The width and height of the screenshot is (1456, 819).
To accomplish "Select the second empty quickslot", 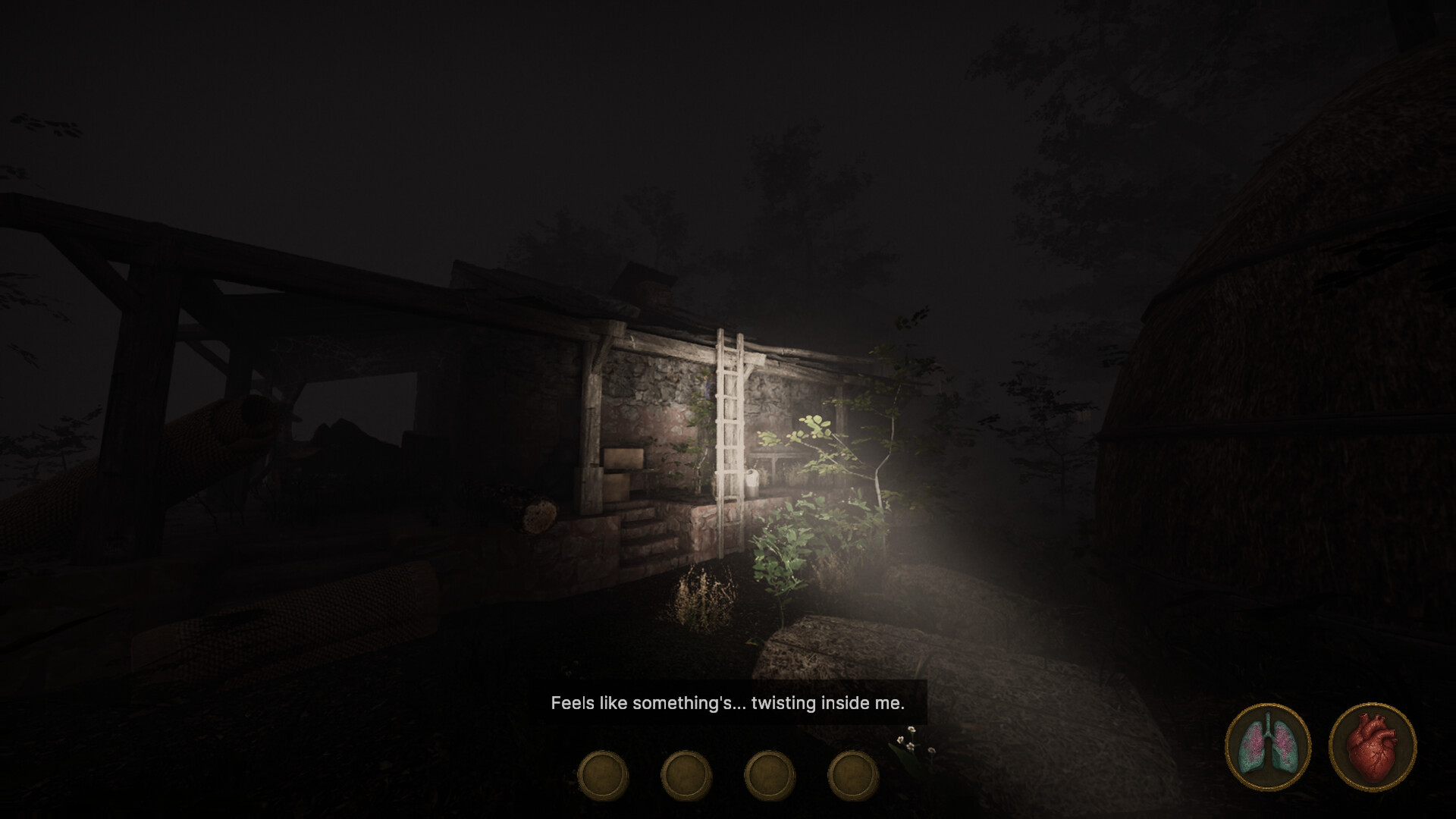I will tap(686, 774).
